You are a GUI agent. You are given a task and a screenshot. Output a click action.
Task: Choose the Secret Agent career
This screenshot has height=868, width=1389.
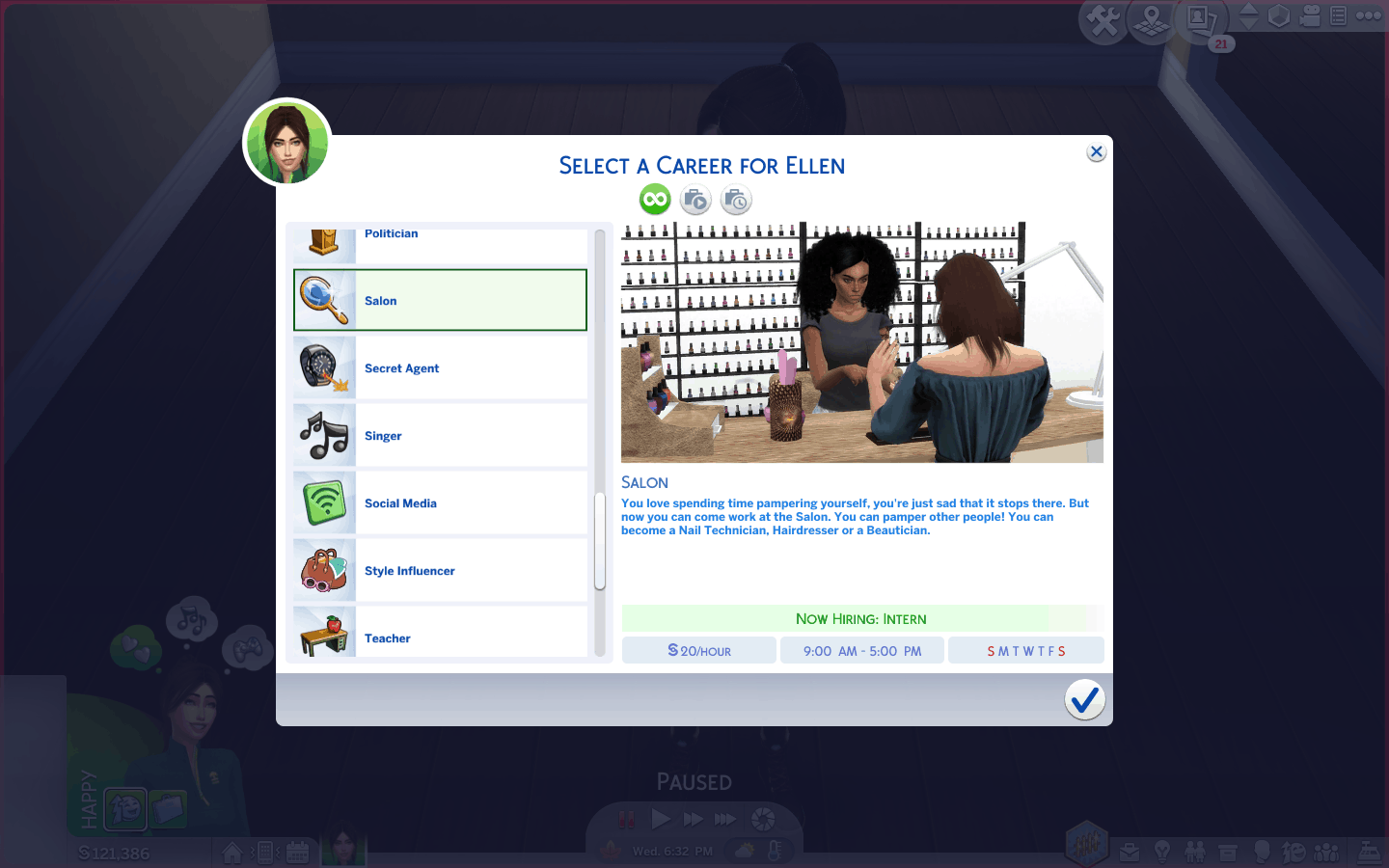(440, 368)
